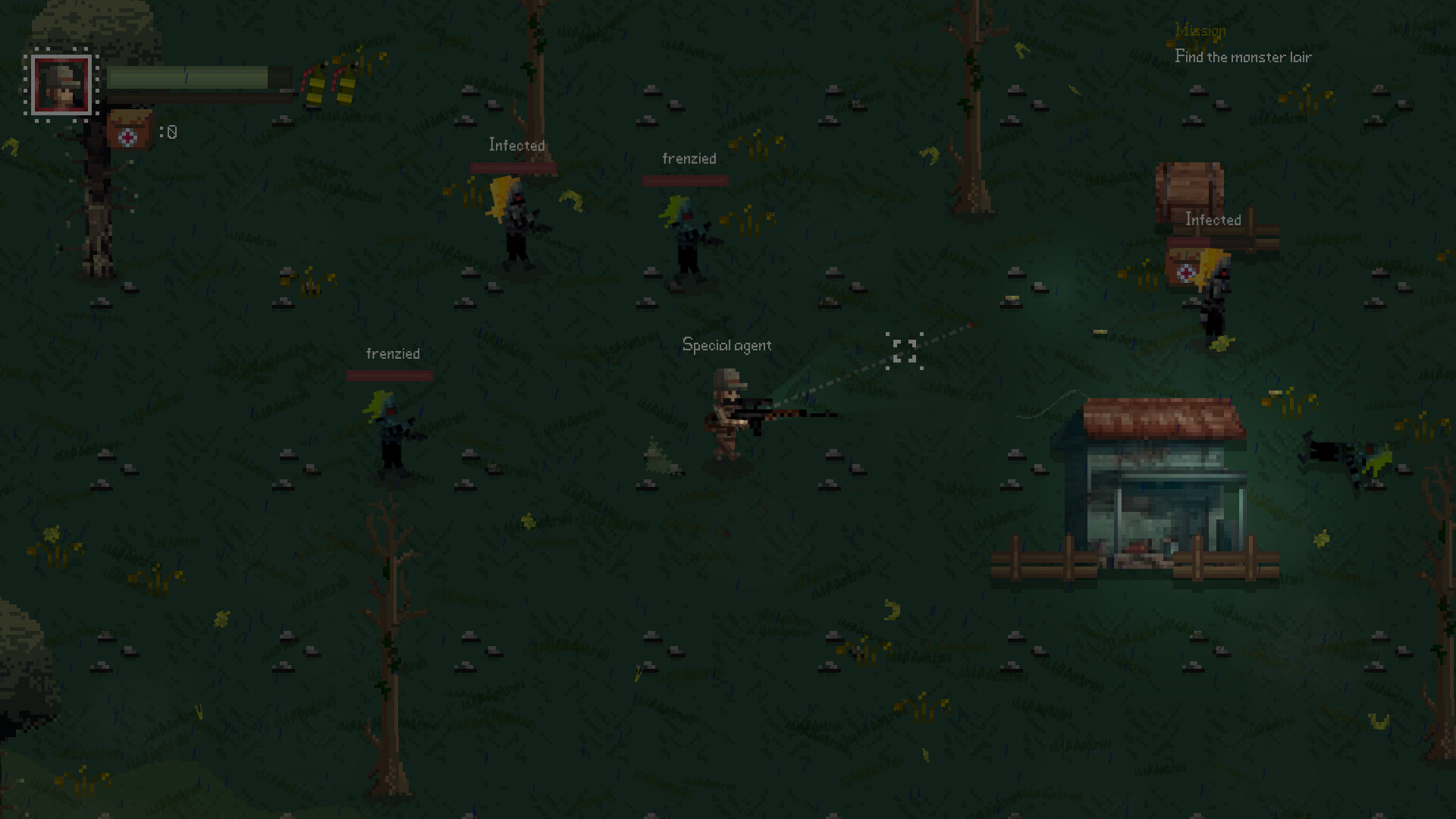Click the Infected label on the top-right enemy

(x=1212, y=220)
